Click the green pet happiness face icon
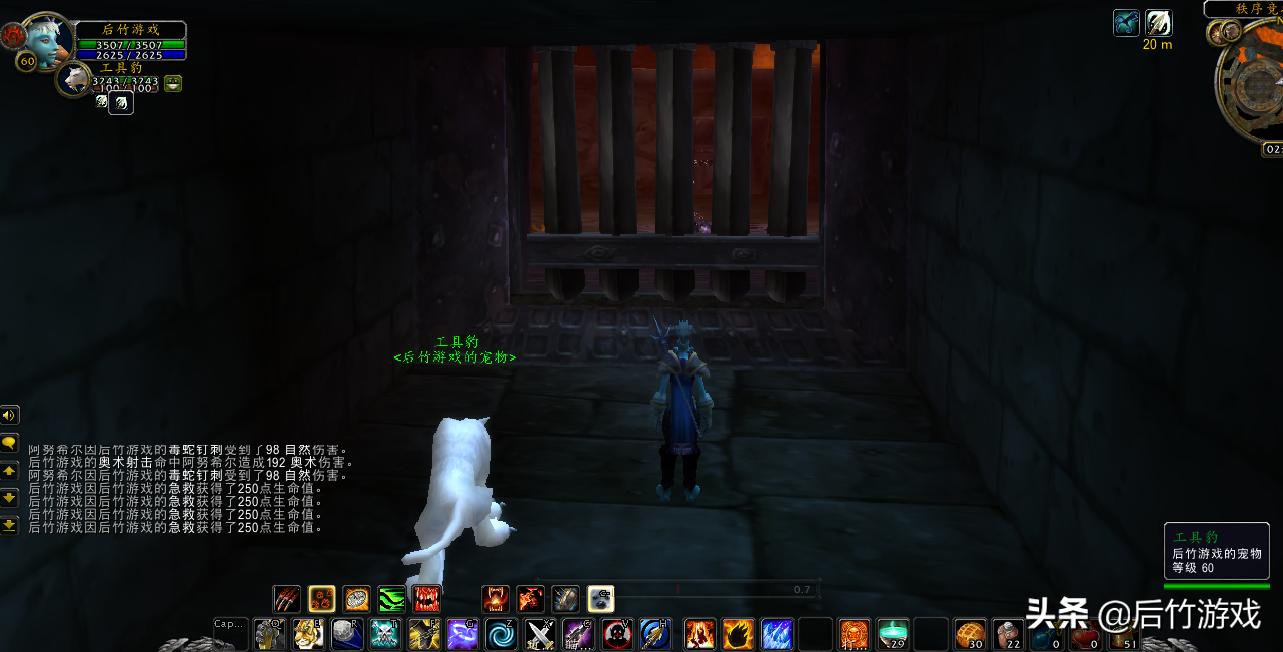Image resolution: width=1283 pixels, height=652 pixels. 173,83
